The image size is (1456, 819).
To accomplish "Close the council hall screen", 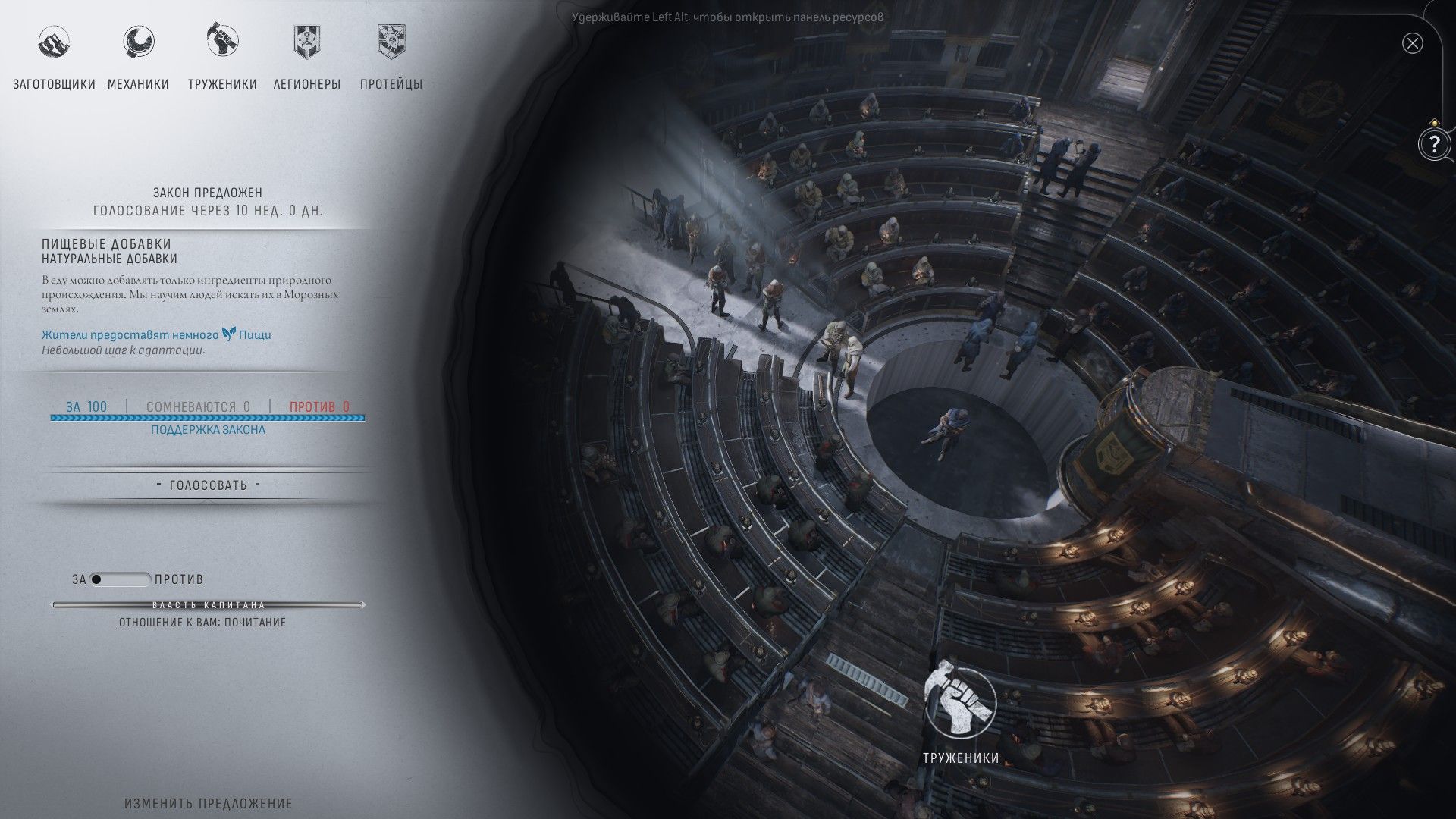I will [x=1412, y=43].
